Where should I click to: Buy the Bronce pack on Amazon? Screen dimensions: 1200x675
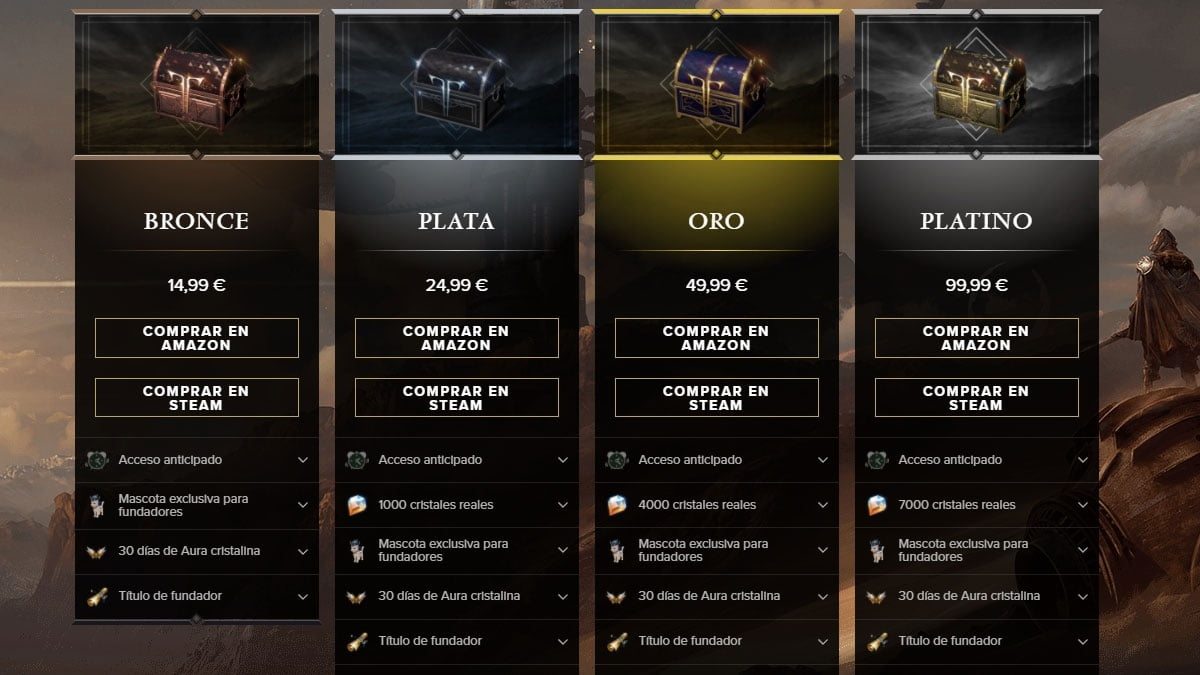coord(197,338)
